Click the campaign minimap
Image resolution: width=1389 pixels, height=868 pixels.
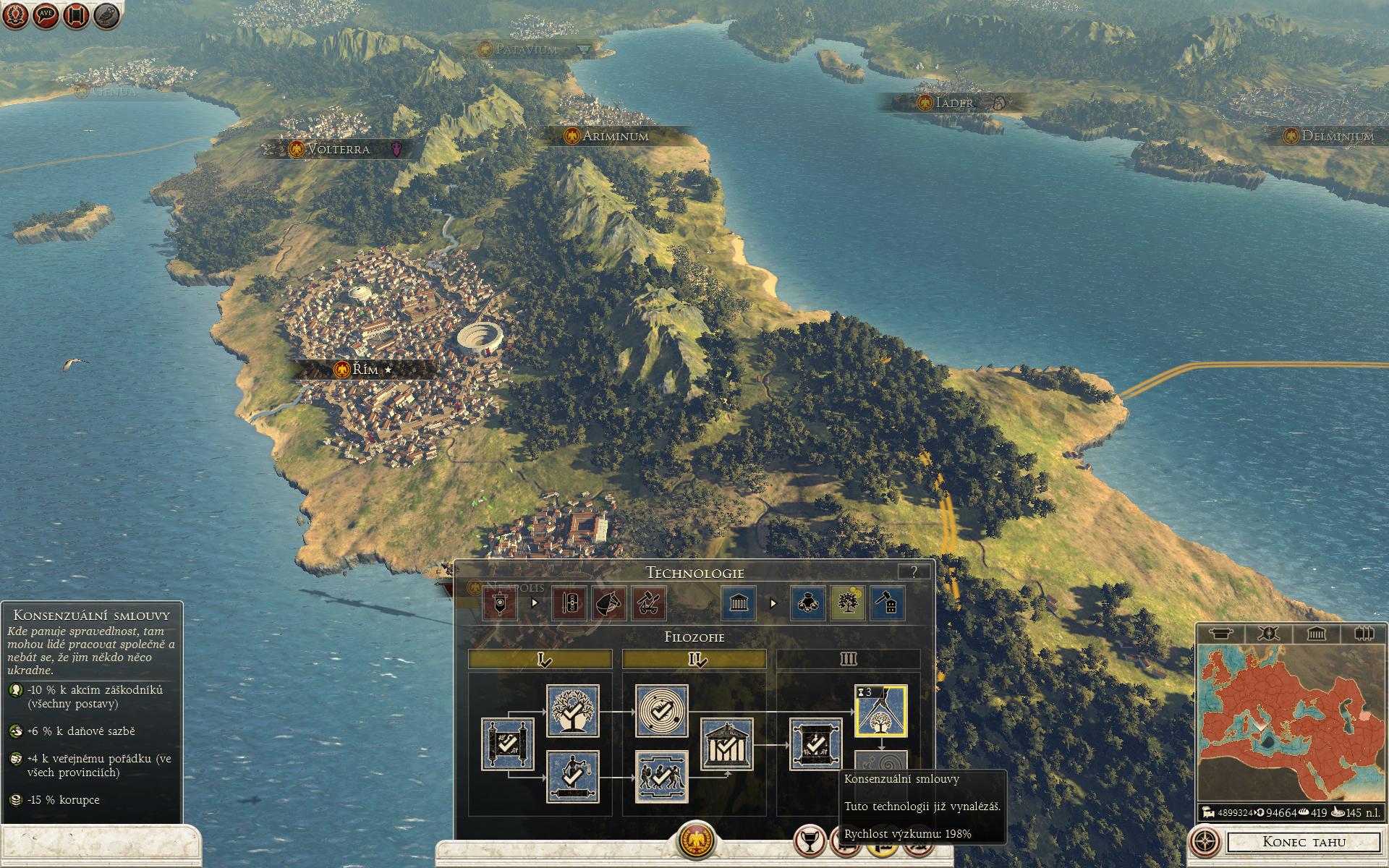(1290, 720)
